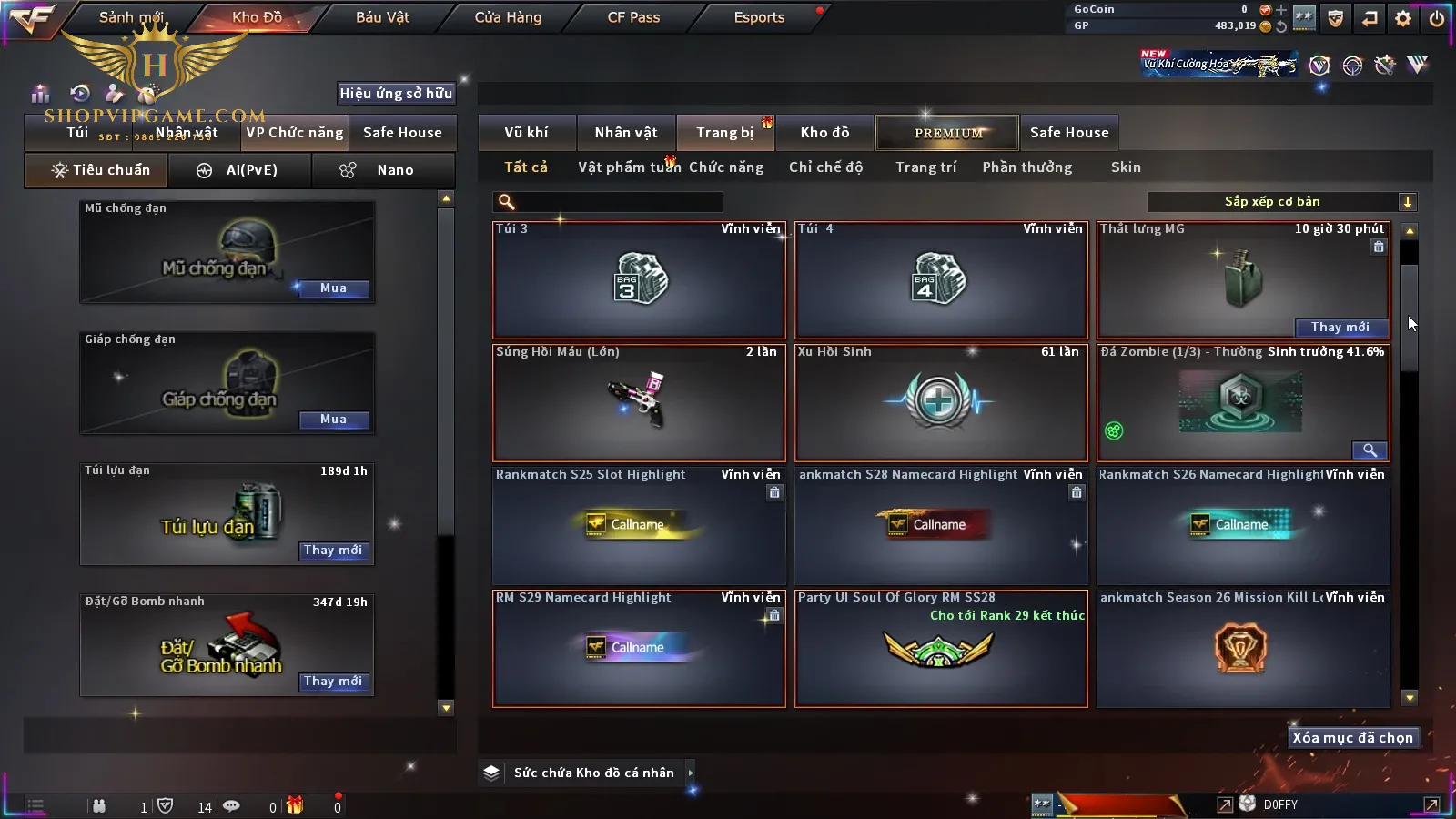1456x819 pixels.
Task: Click the power exit icon
Action: point(1437,18)
